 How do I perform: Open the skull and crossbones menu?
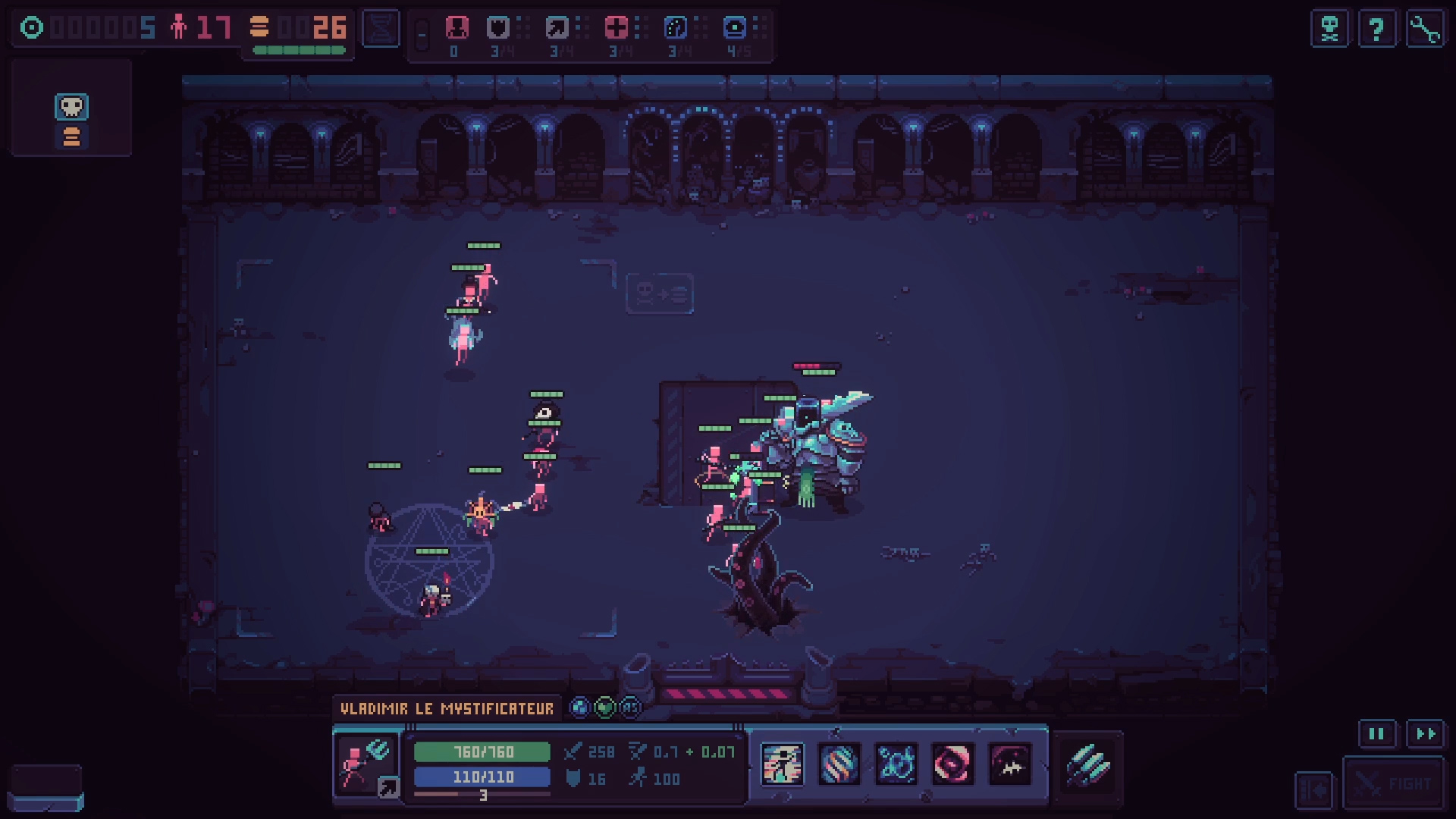pos(1329,30)
